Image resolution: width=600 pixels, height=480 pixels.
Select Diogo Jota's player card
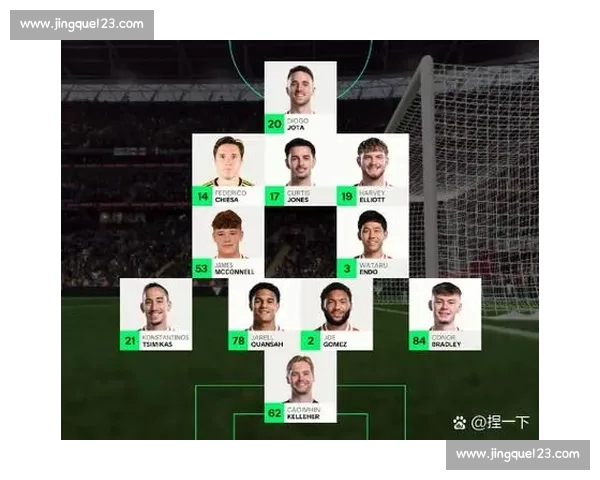click(300, 97)
